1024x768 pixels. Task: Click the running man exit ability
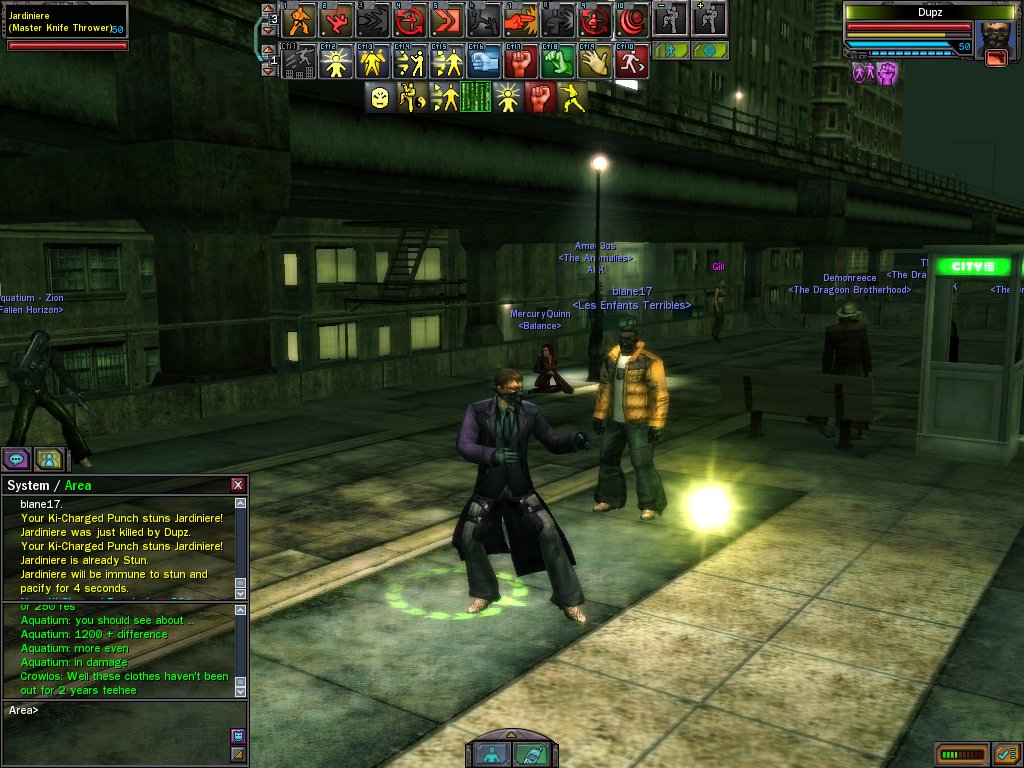click(631, 62)
